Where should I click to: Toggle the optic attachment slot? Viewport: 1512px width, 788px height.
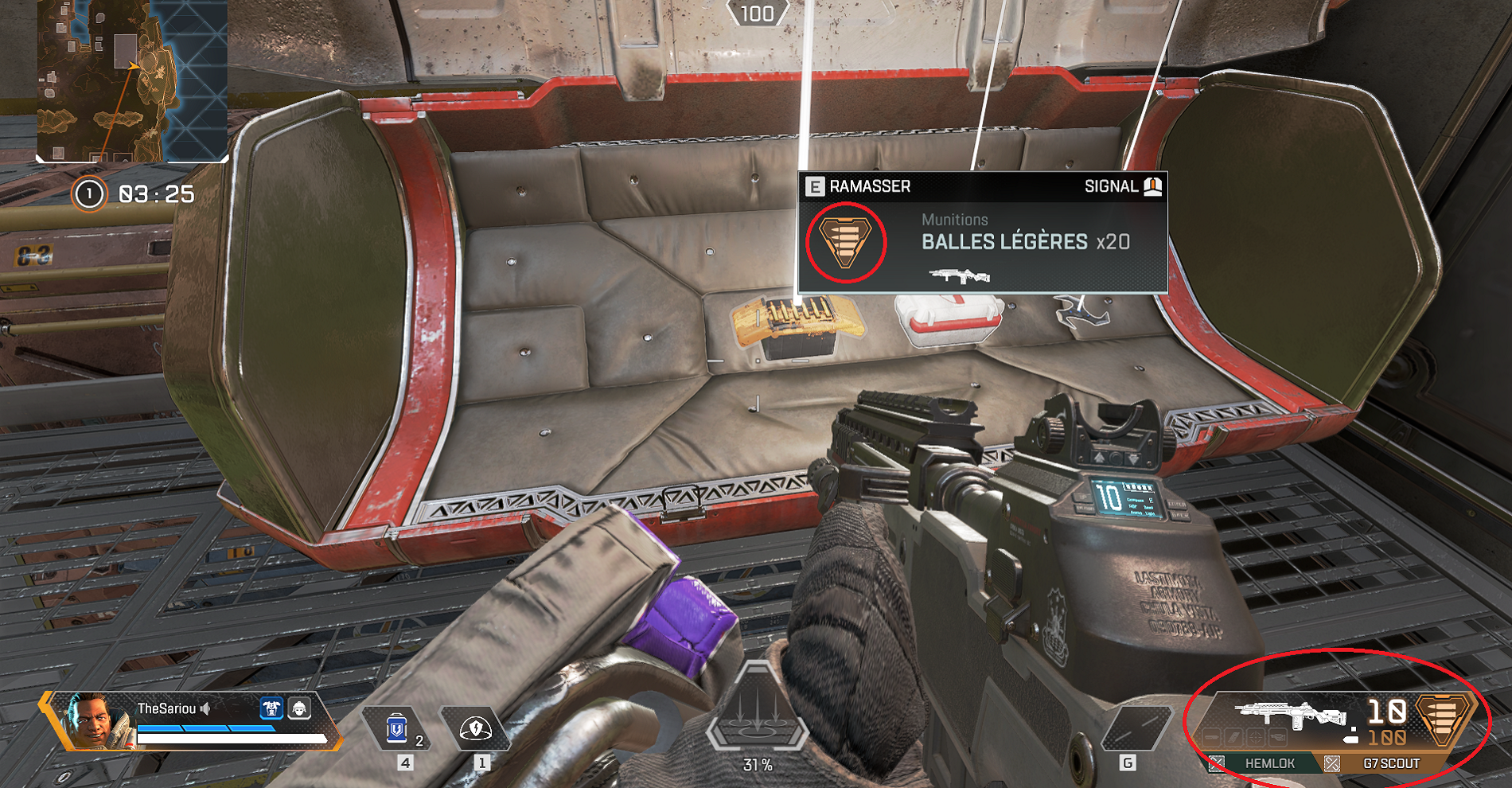(1256, 738)
